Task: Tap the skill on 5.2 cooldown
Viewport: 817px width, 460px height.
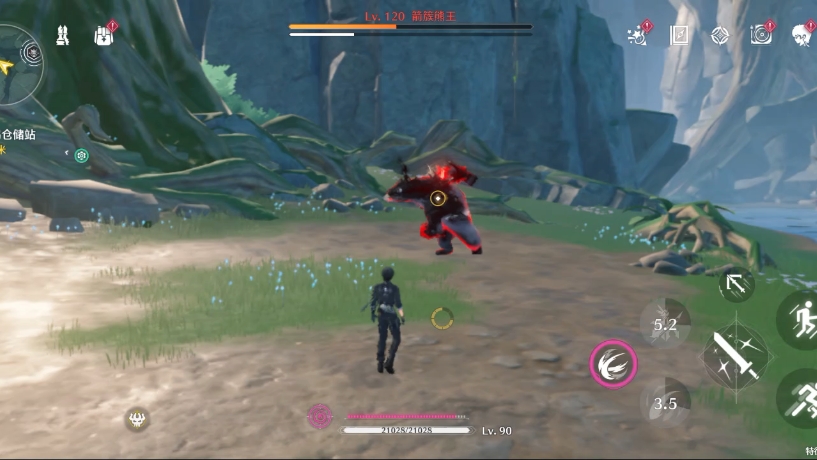Action: pyautogui.click(x=665, y=324)
